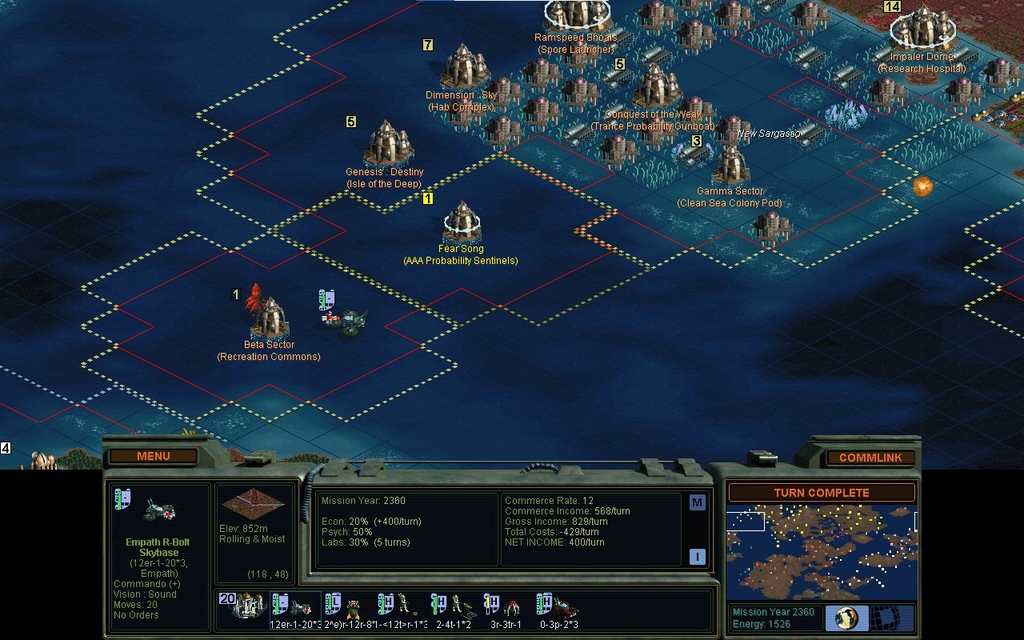Click the I button on info panel

697,557
